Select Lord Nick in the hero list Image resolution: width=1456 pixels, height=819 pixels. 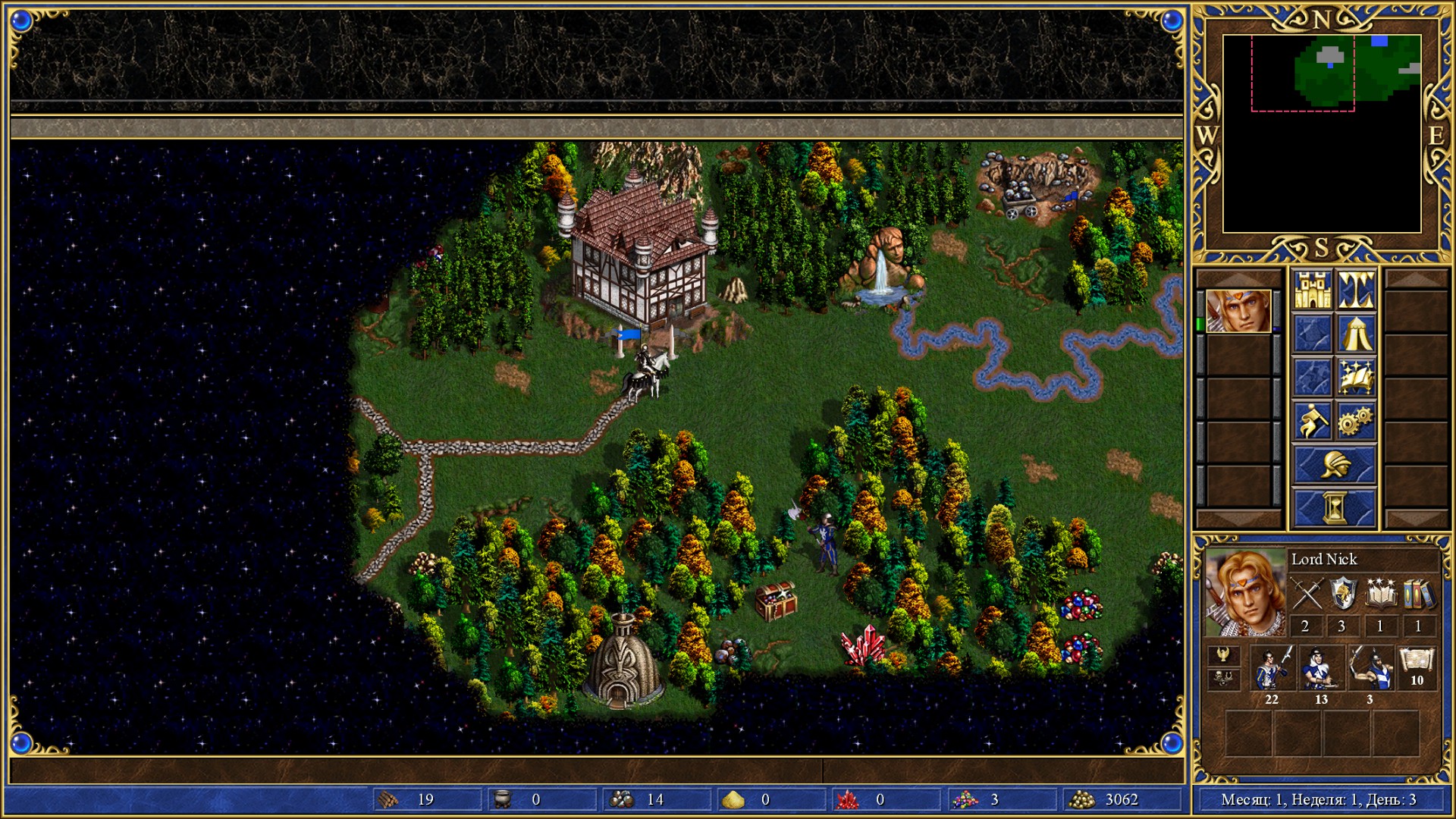[x=1238, y=311]
